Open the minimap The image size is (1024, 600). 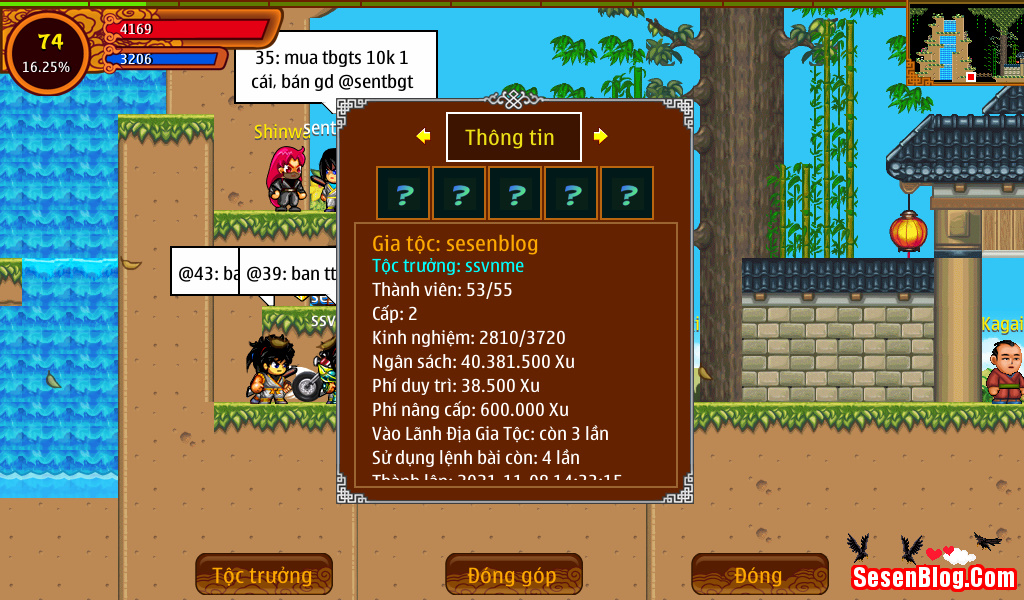[x=964, y=44]
